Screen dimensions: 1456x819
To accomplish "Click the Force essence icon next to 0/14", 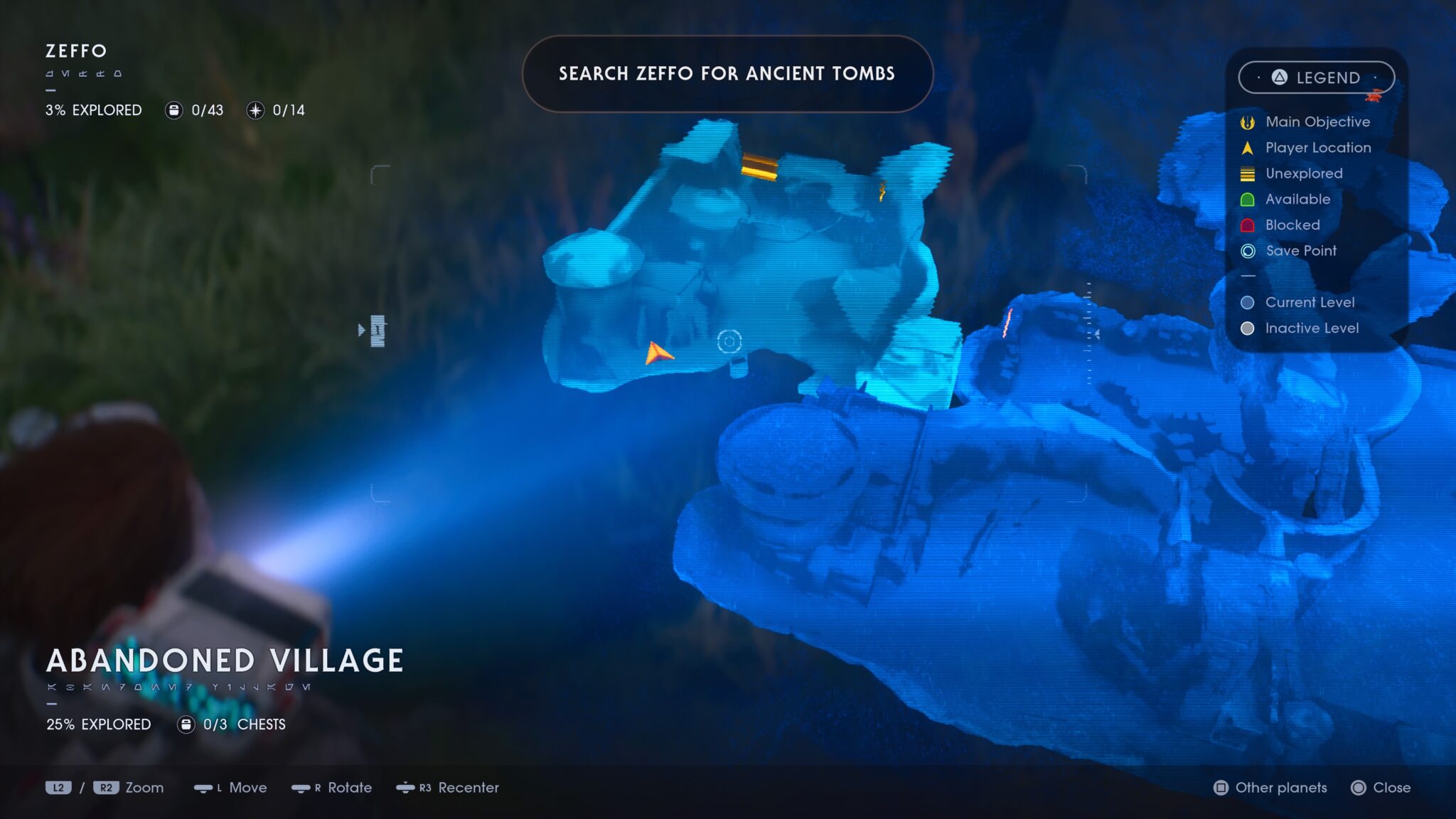I will (x=256, y=110).
